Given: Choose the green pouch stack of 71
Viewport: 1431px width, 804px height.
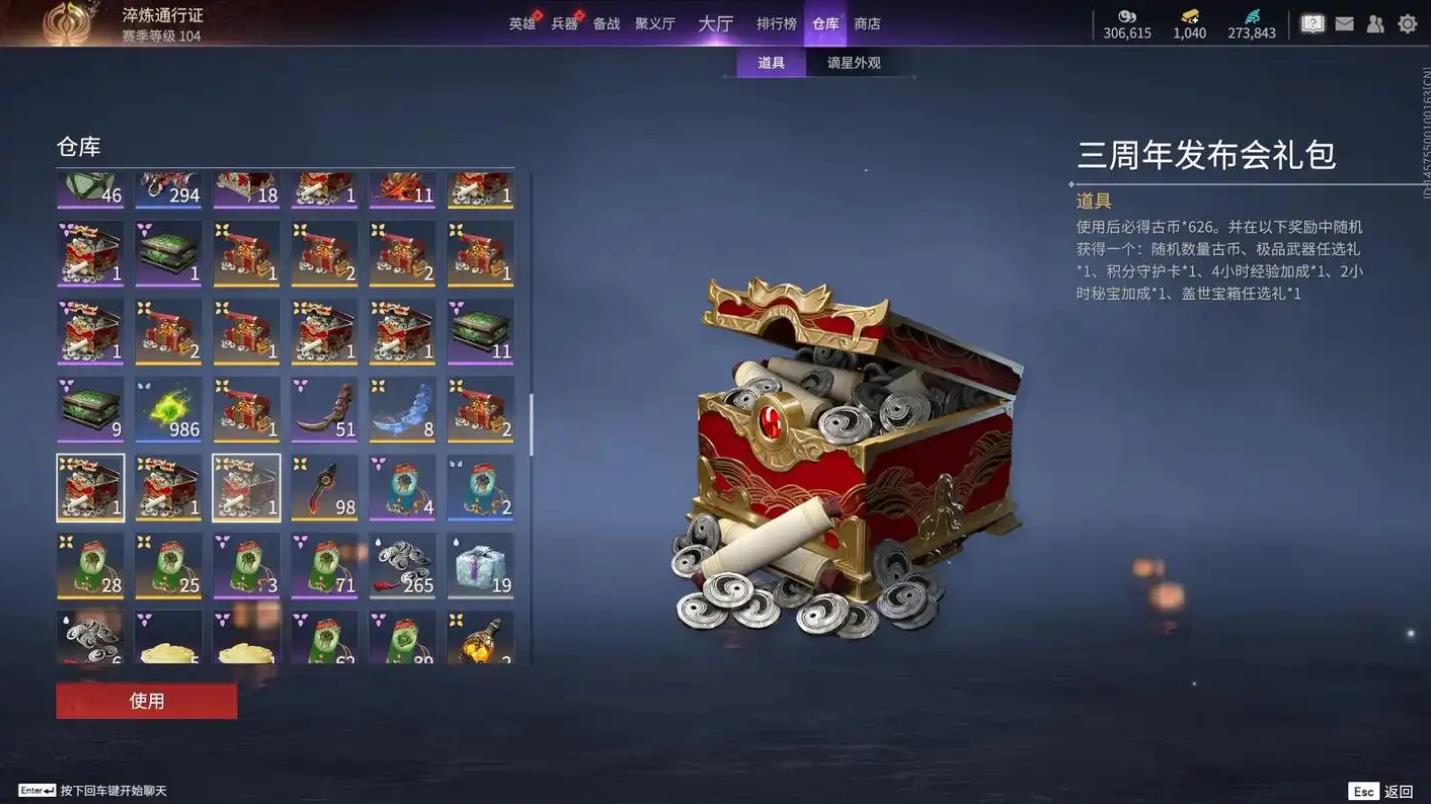Looking at the screenshot, I should point(325,566).
